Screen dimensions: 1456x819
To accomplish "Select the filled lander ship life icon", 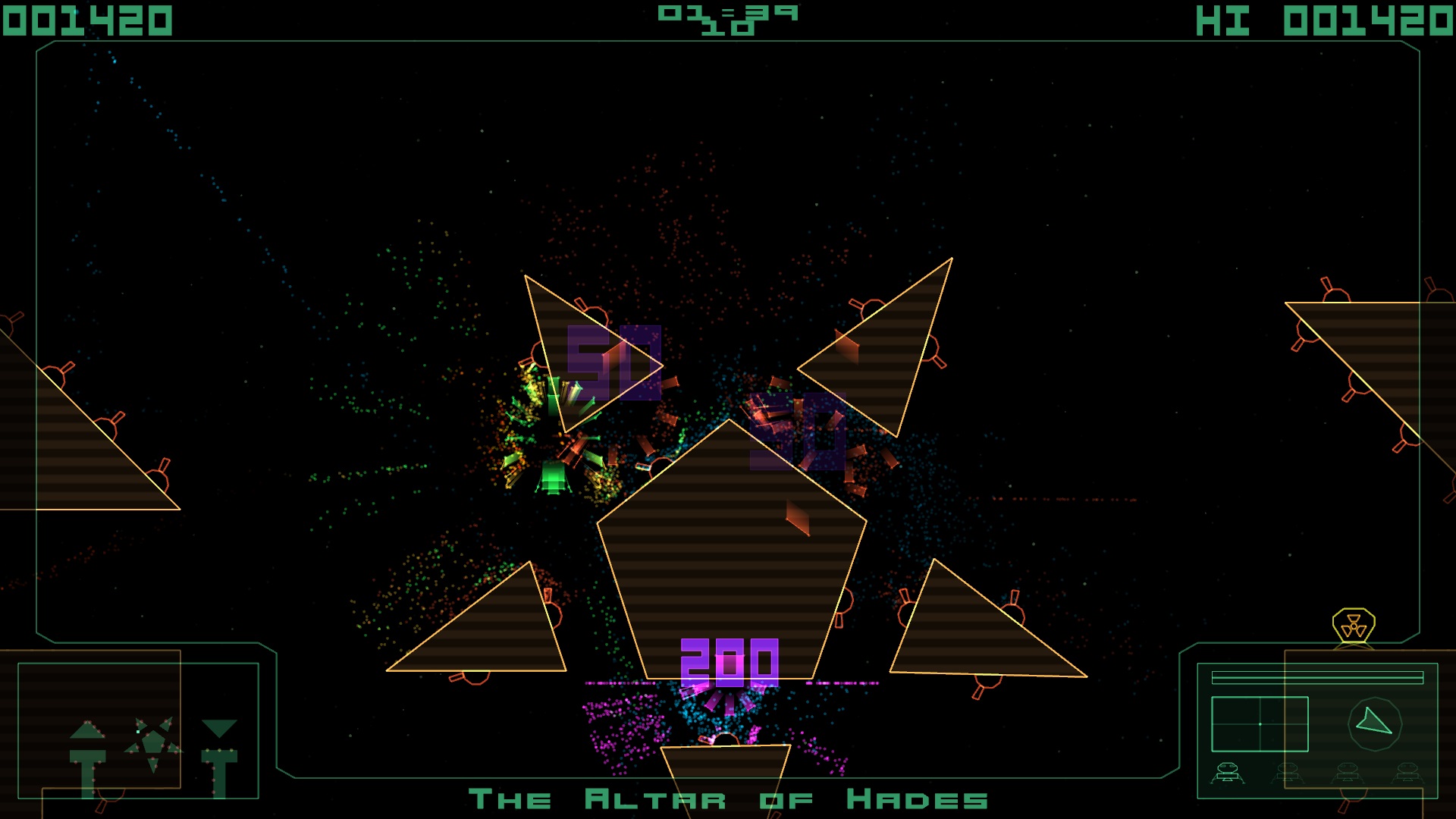I will point(1227,773).
